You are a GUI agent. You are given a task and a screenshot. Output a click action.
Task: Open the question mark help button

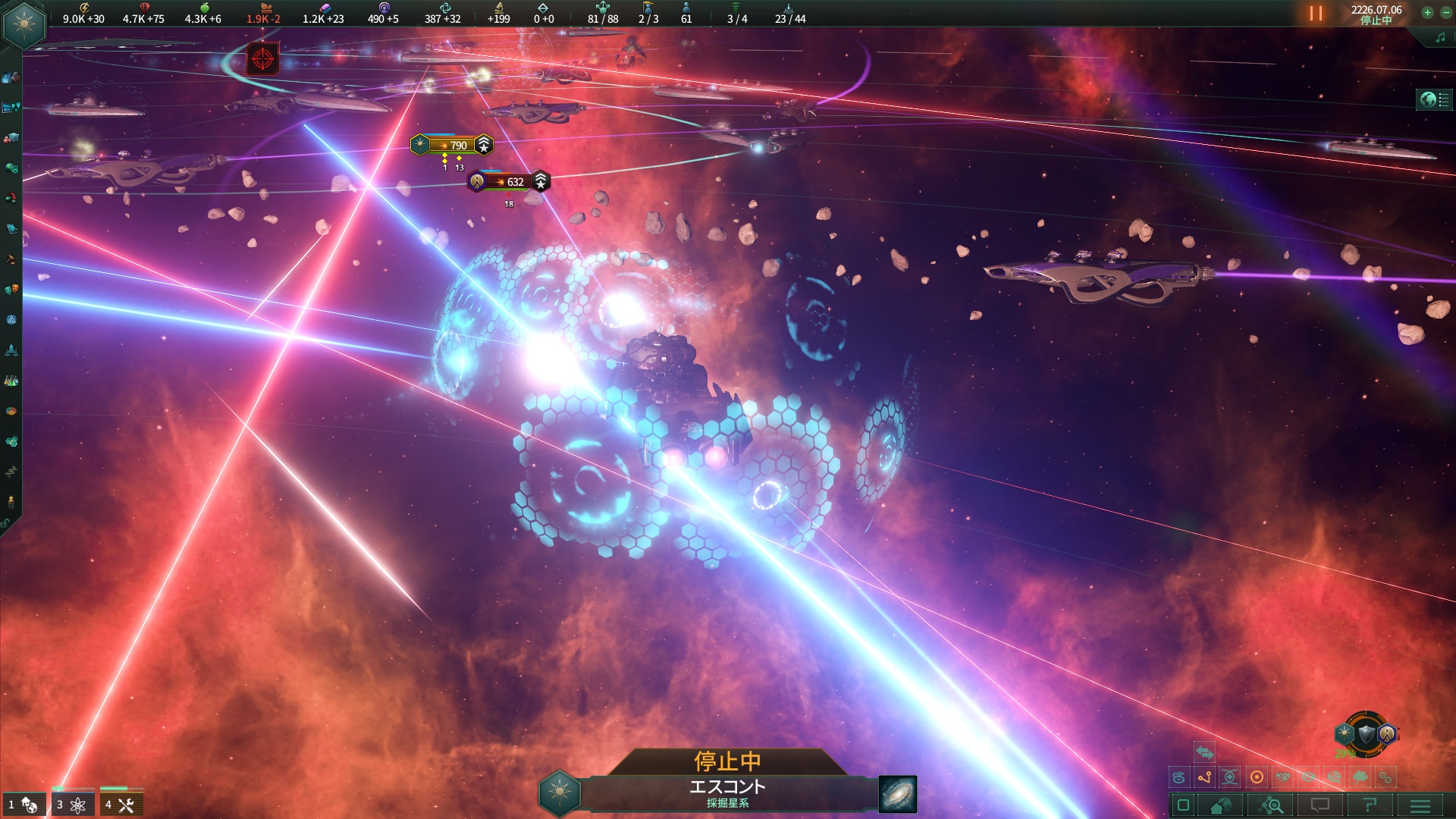[x=1370, y=805]
